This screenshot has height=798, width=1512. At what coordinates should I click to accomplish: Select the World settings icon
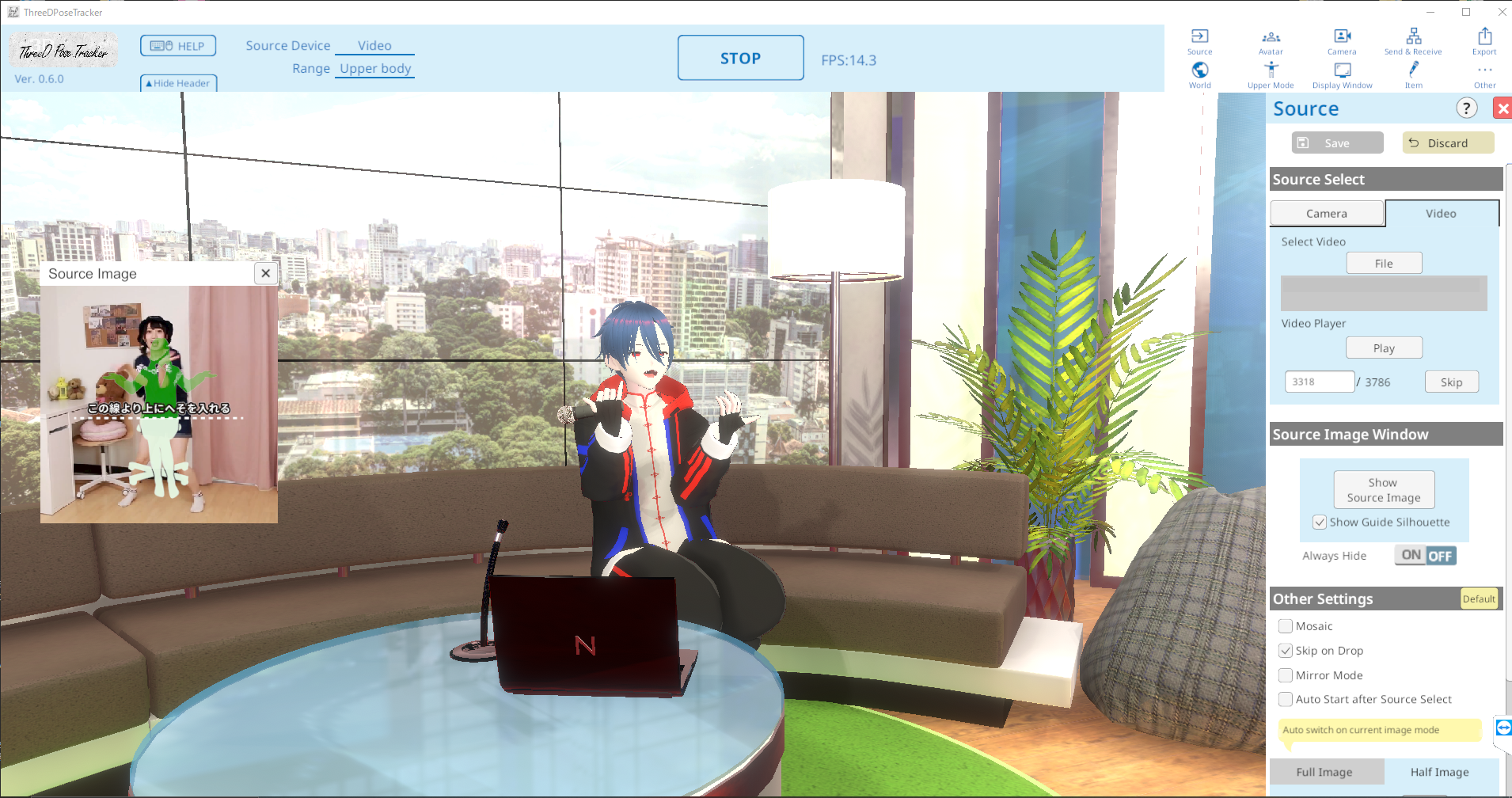click(x=1199, y=74)
